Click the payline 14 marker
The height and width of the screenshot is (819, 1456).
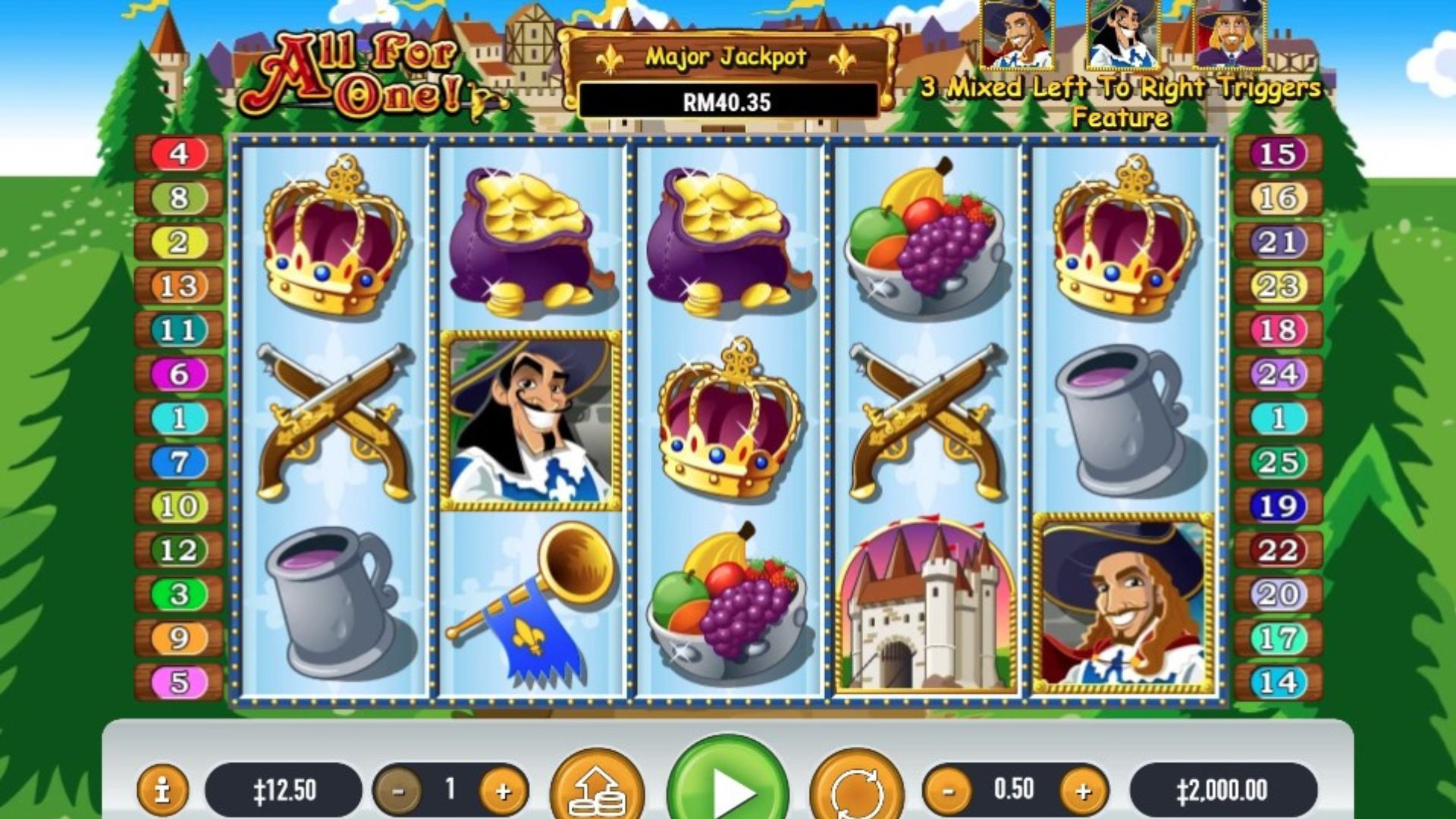1279,682
